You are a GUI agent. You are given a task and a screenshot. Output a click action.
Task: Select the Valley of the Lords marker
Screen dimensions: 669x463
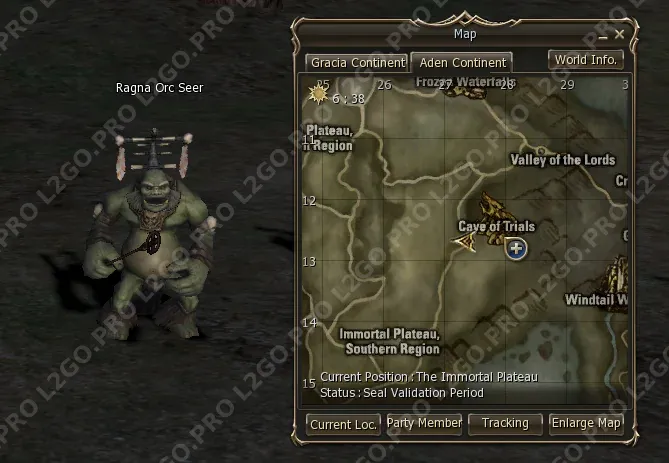coord(541,151)
